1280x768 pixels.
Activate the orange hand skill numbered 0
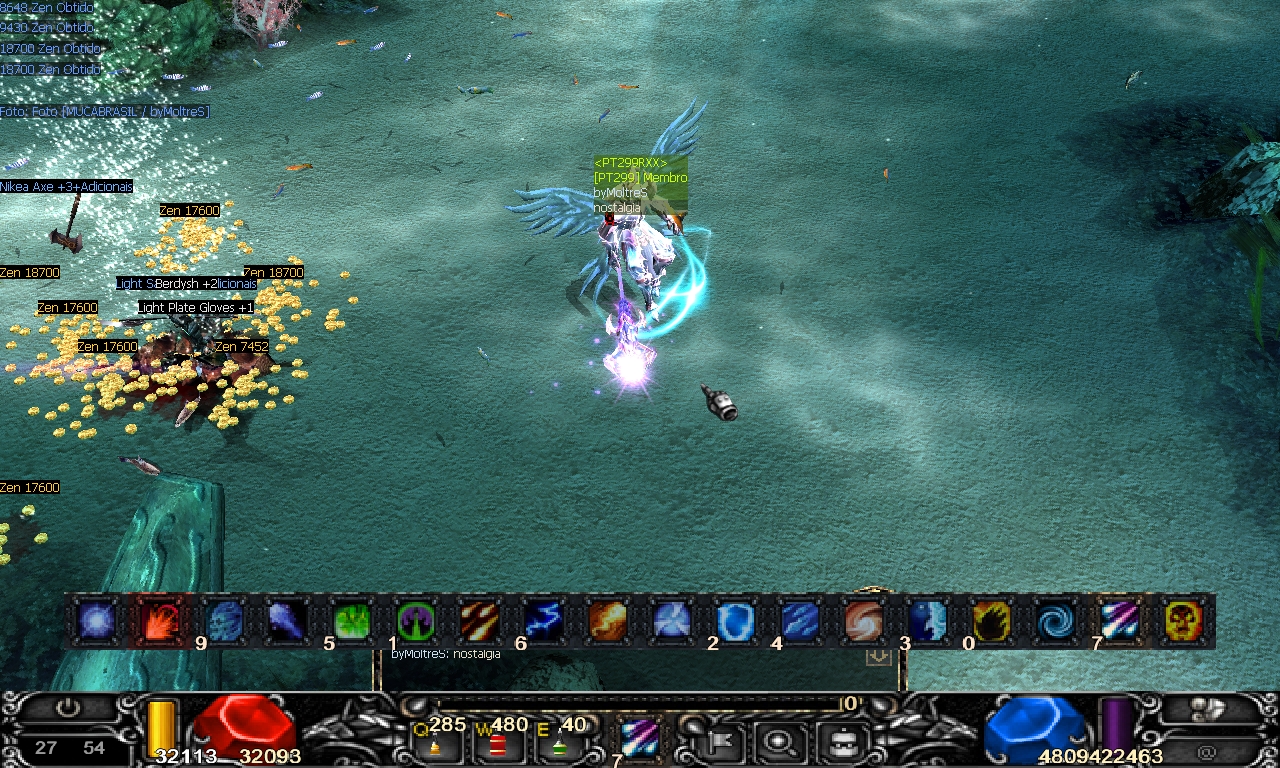(x=991, y=622)
